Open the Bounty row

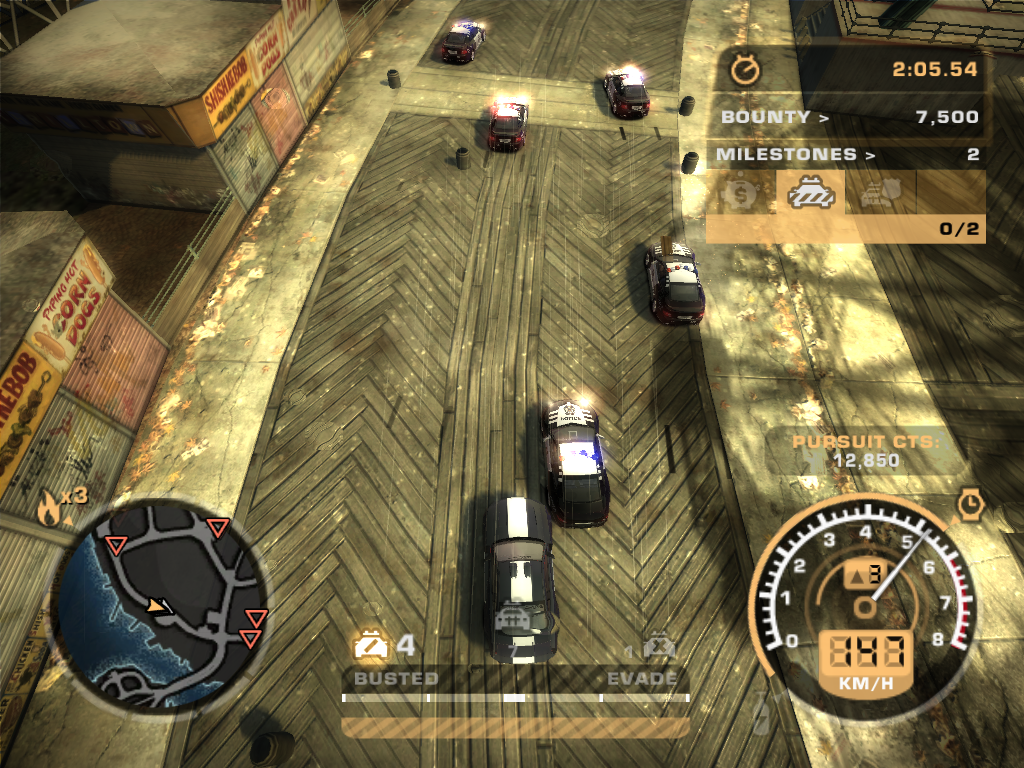pos(848,117)
